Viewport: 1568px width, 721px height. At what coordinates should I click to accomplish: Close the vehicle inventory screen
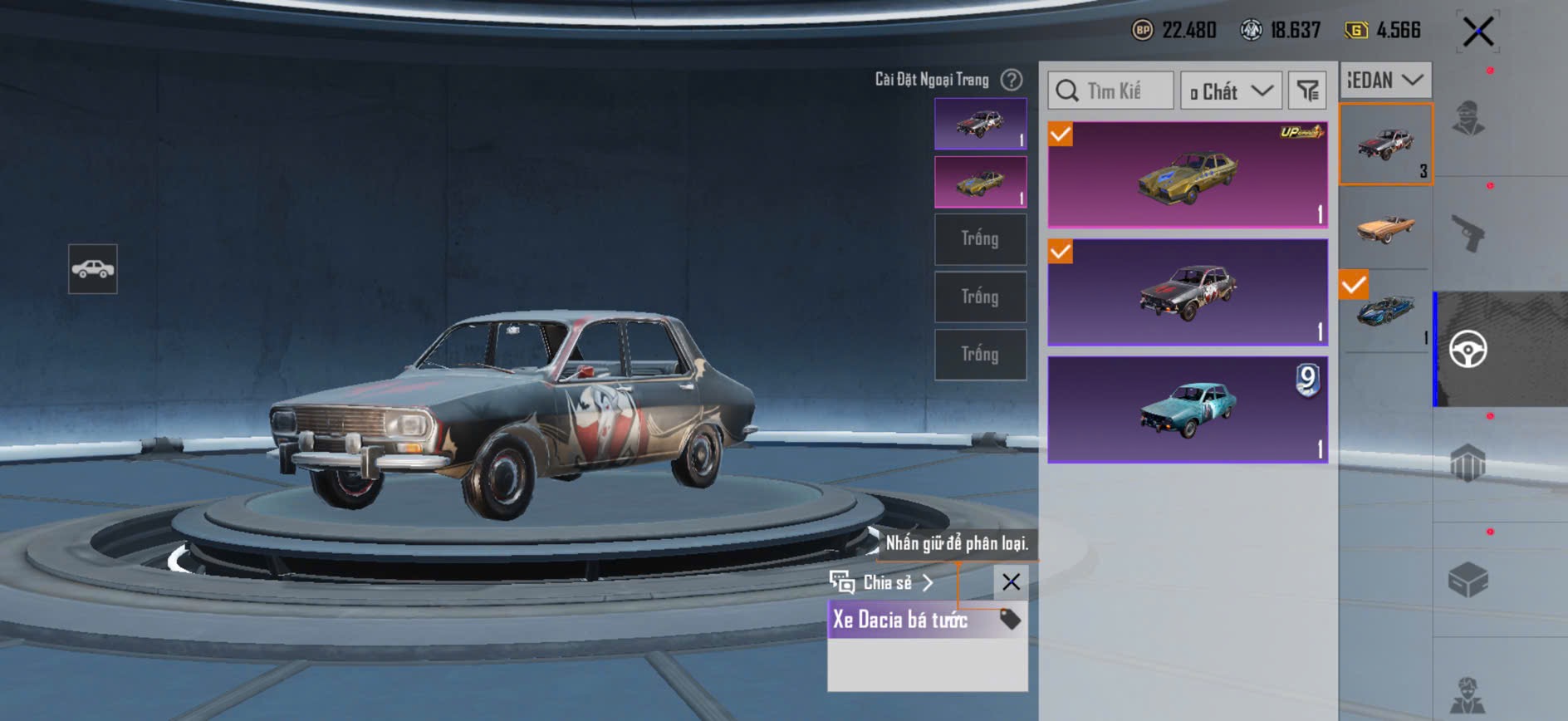coord(1477,32)
